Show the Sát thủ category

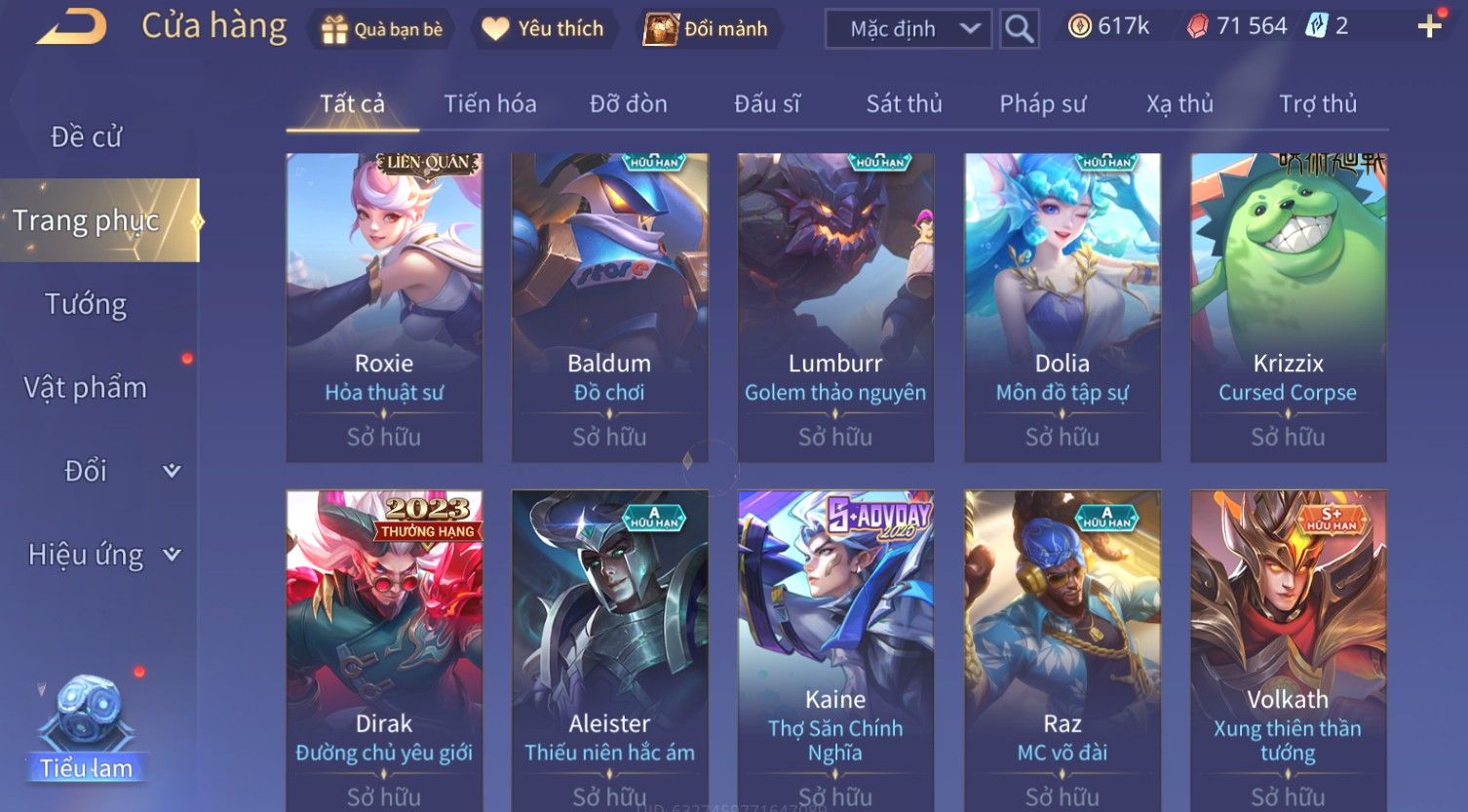tap(904, 103)
